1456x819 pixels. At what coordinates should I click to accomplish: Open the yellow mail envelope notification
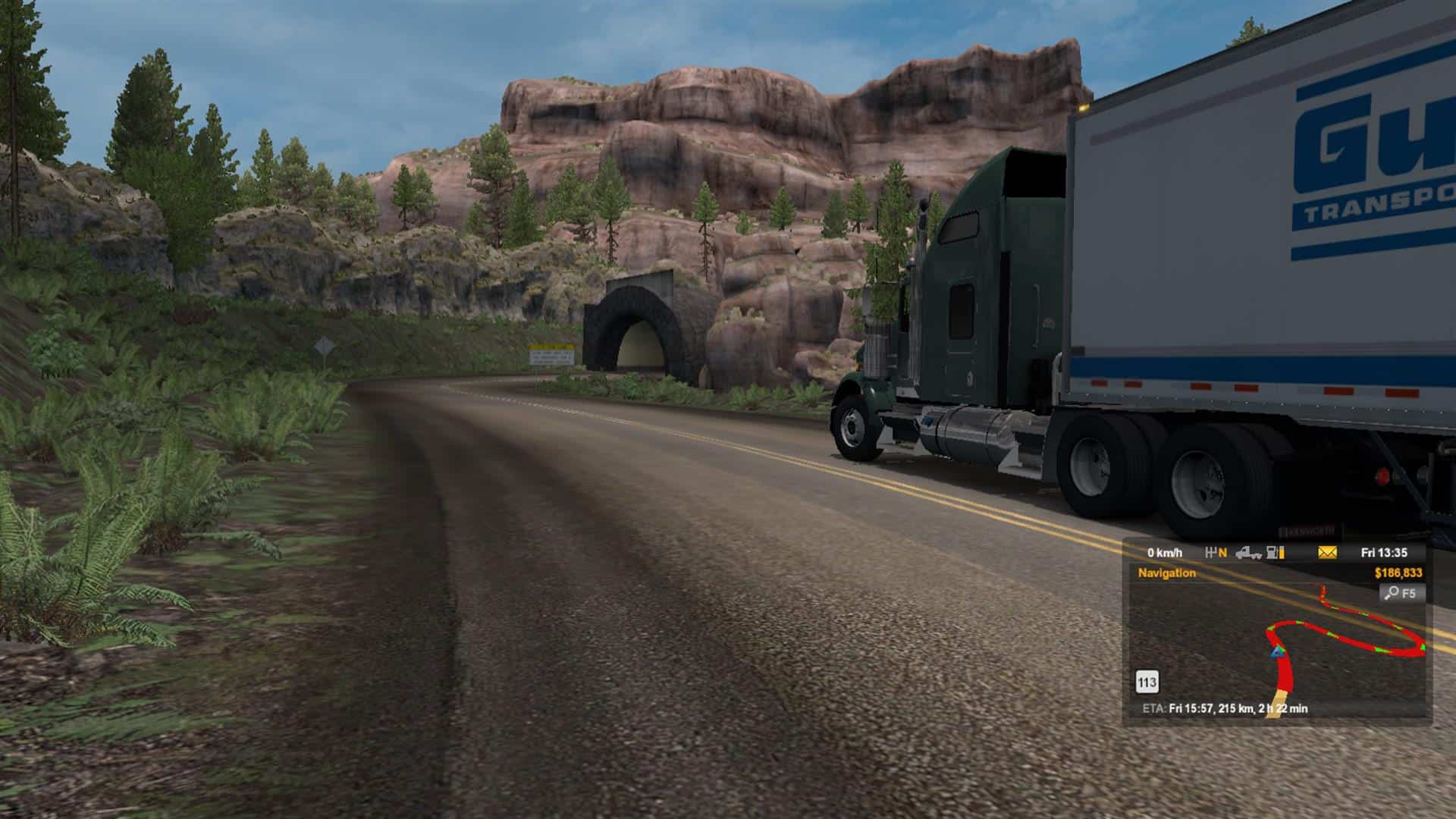1327,553
